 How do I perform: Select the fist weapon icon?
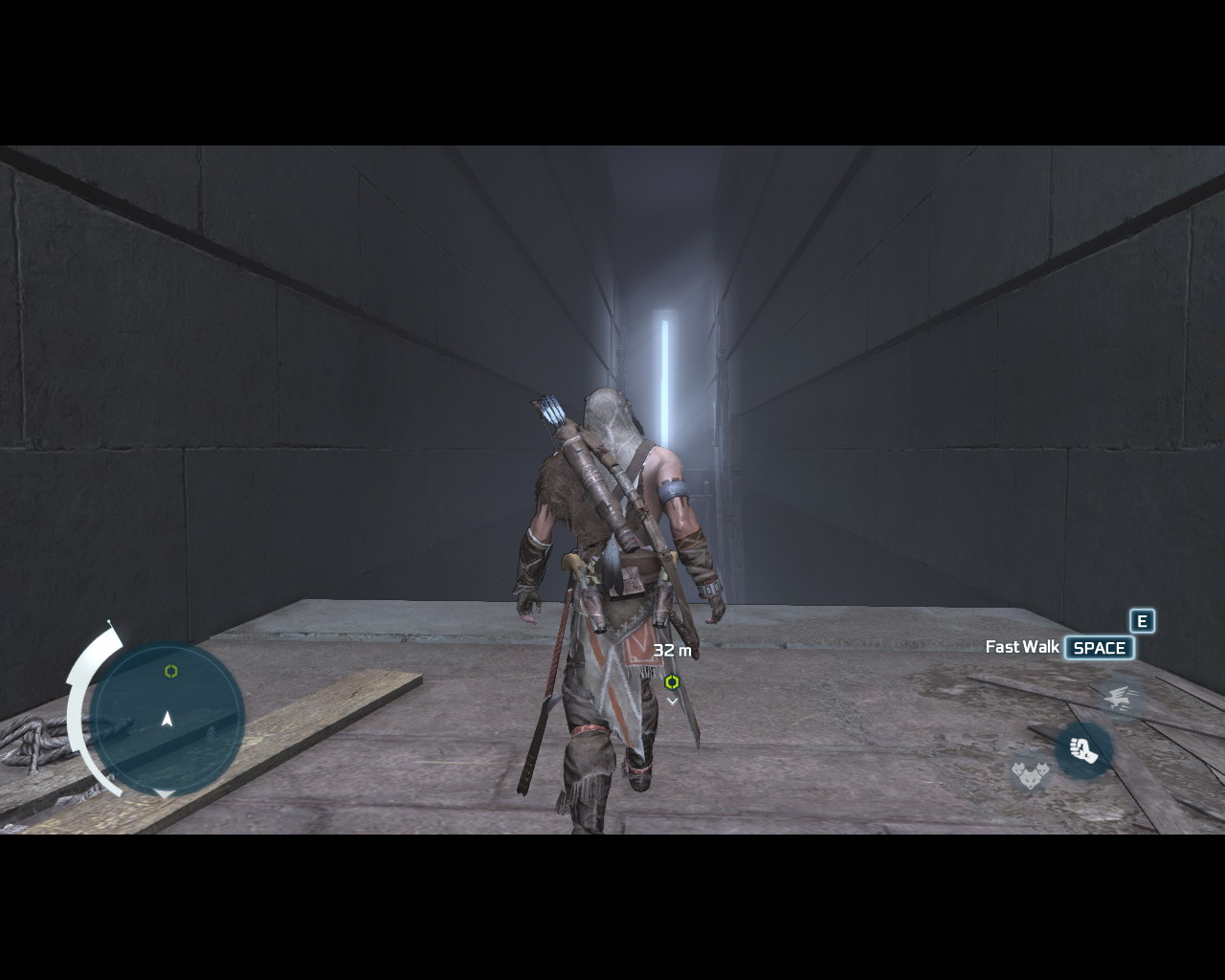point(1083,749)
